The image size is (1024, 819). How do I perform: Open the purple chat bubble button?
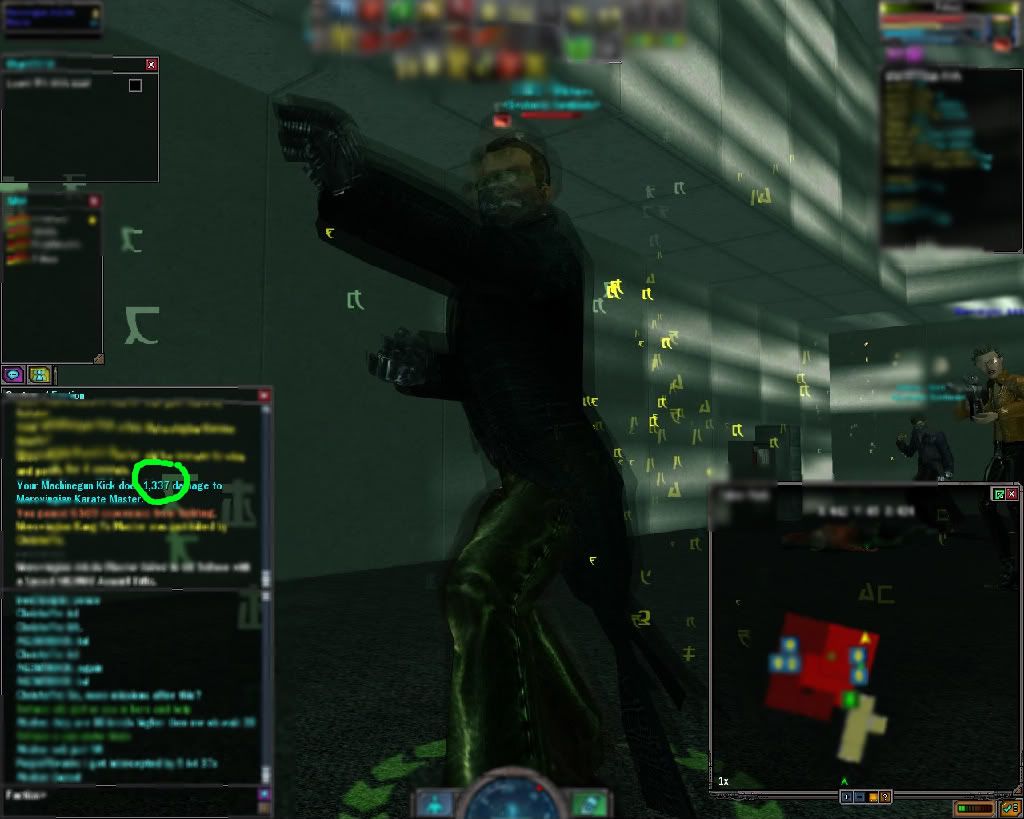click(x=13, y=375)
